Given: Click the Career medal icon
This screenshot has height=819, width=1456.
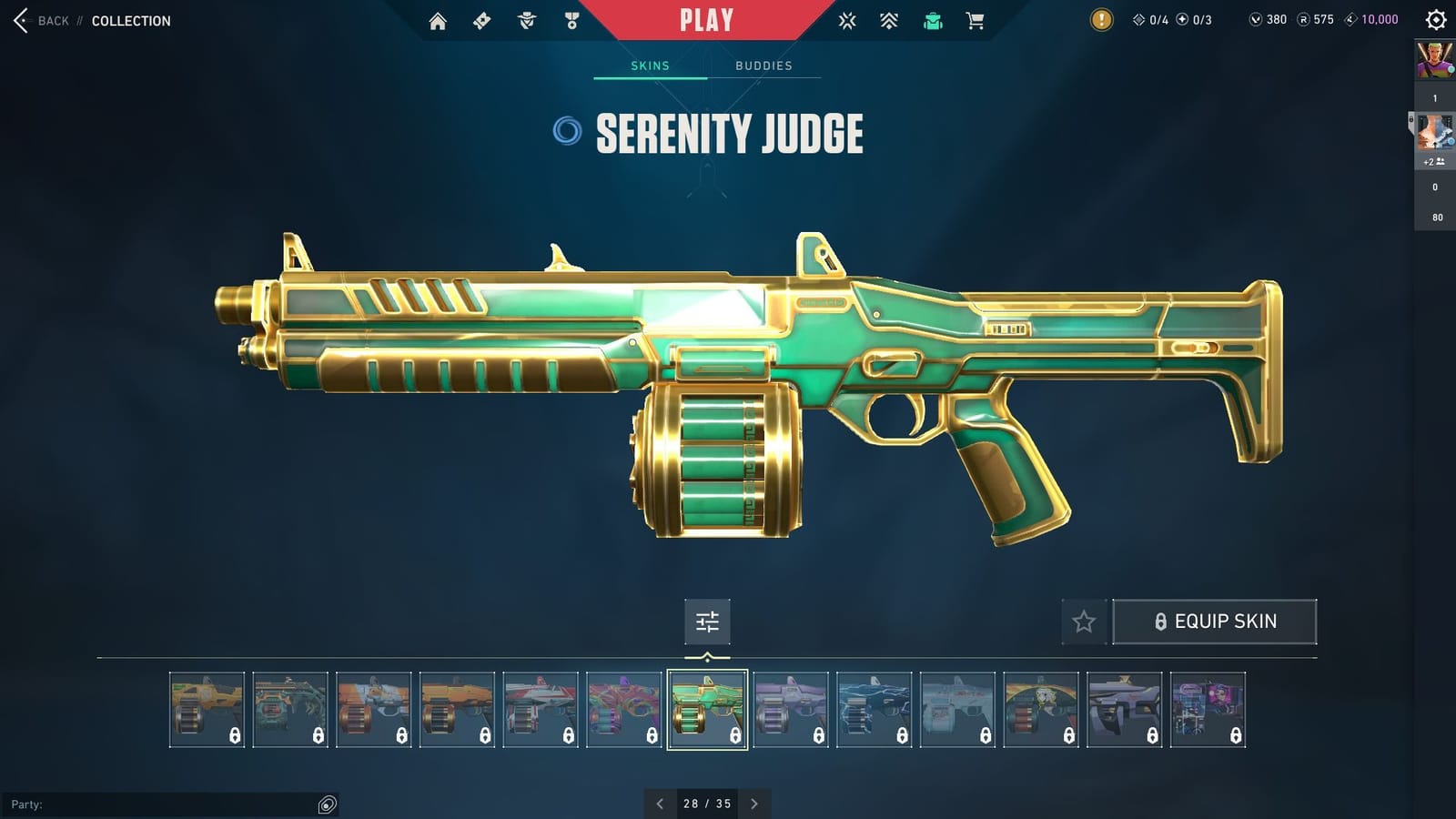Looking at the screenshot, I should pos(570,20).
